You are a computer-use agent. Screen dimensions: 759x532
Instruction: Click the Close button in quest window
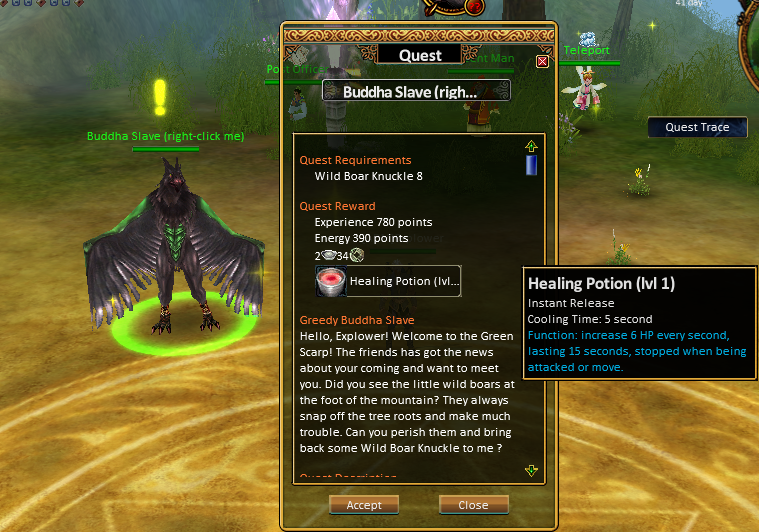click(473, 505)
